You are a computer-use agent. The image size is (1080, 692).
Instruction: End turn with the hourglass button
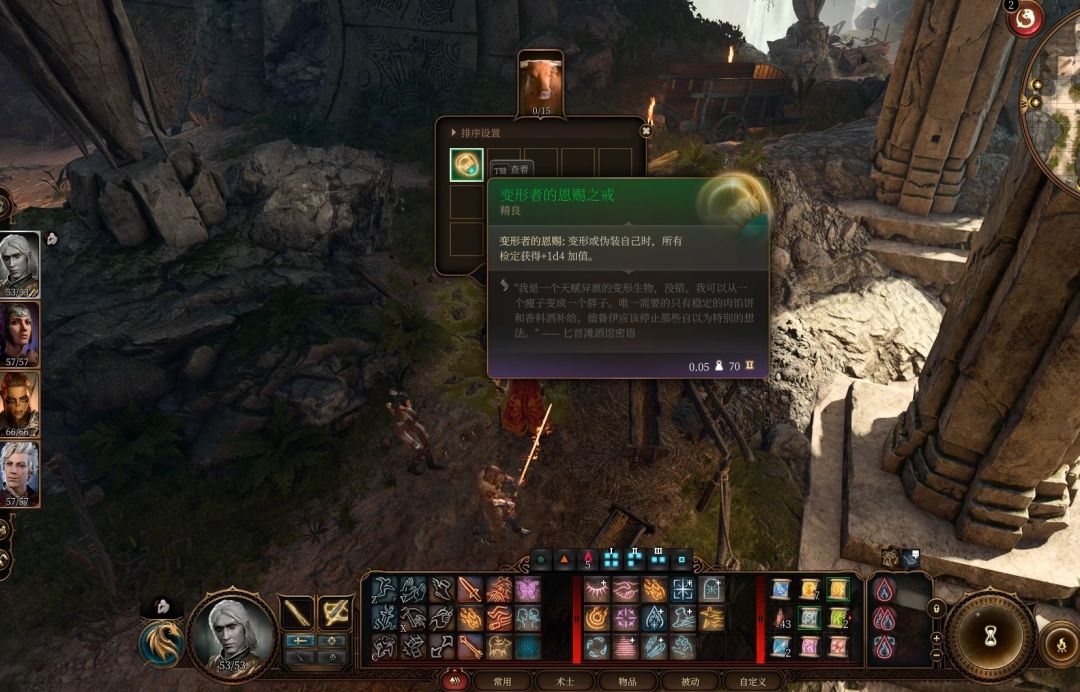point(990,637)
